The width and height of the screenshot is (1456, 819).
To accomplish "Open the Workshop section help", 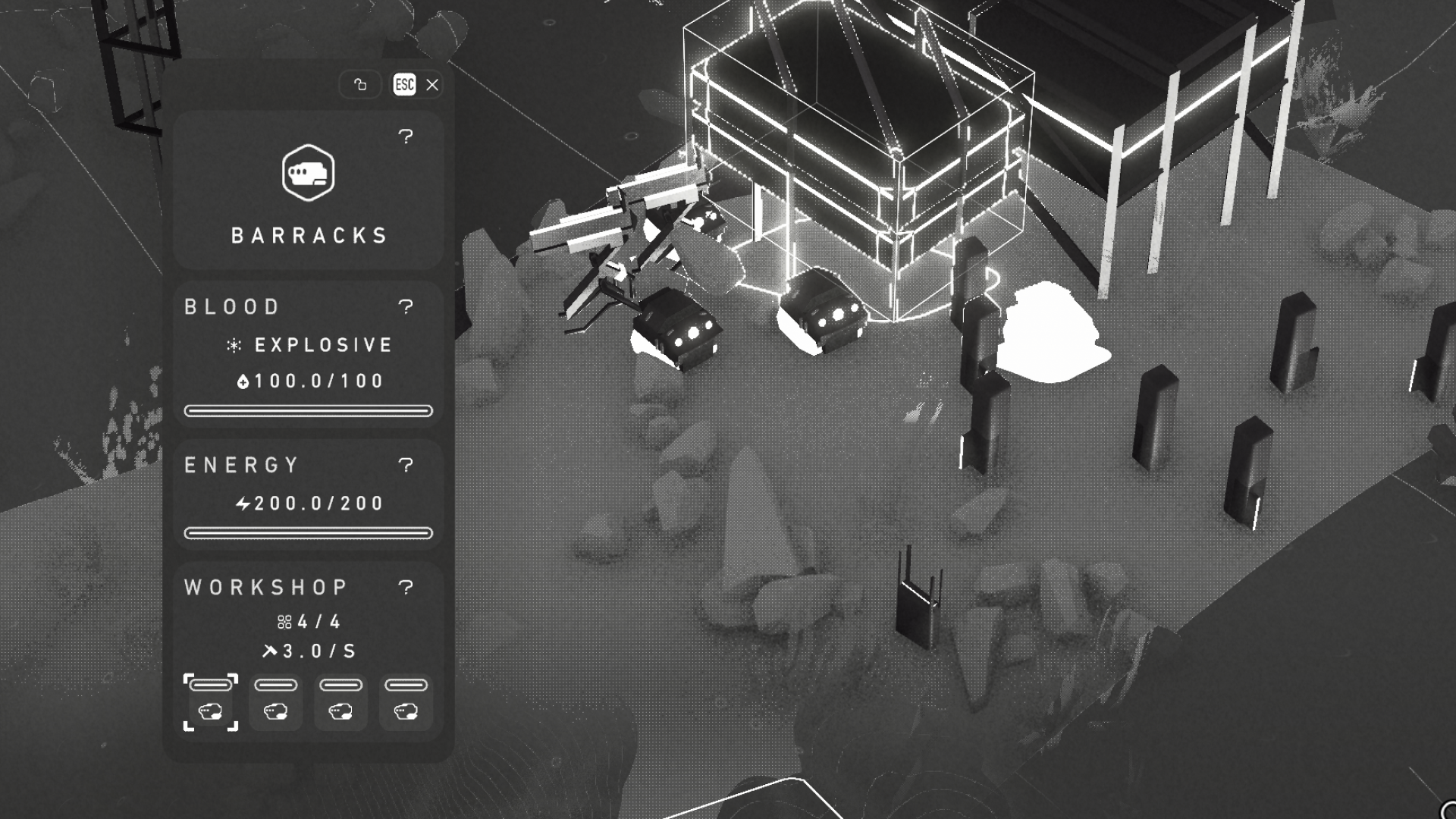I will (406, 587).
